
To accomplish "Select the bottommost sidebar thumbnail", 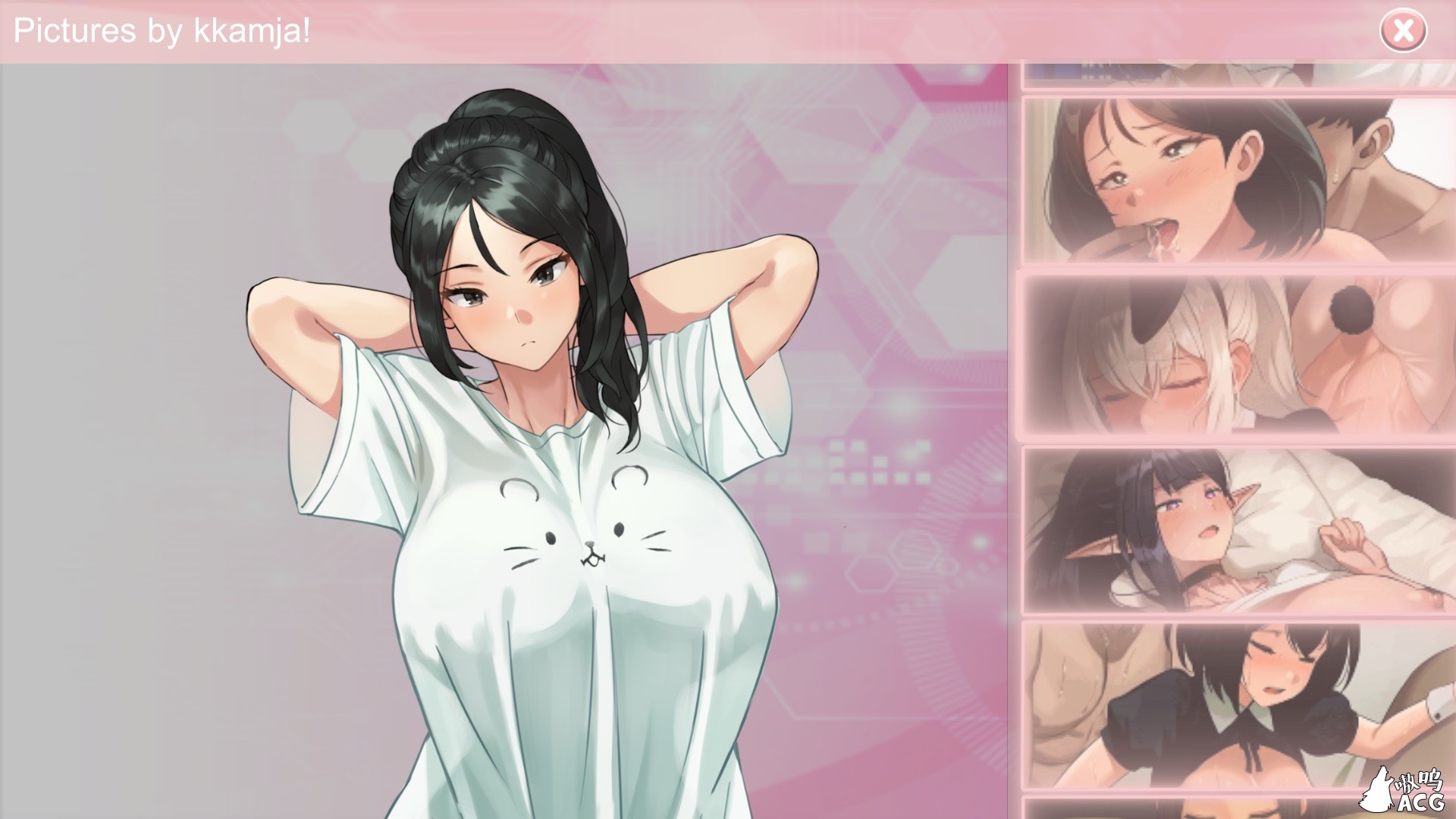I will [x=1236, y=808].
